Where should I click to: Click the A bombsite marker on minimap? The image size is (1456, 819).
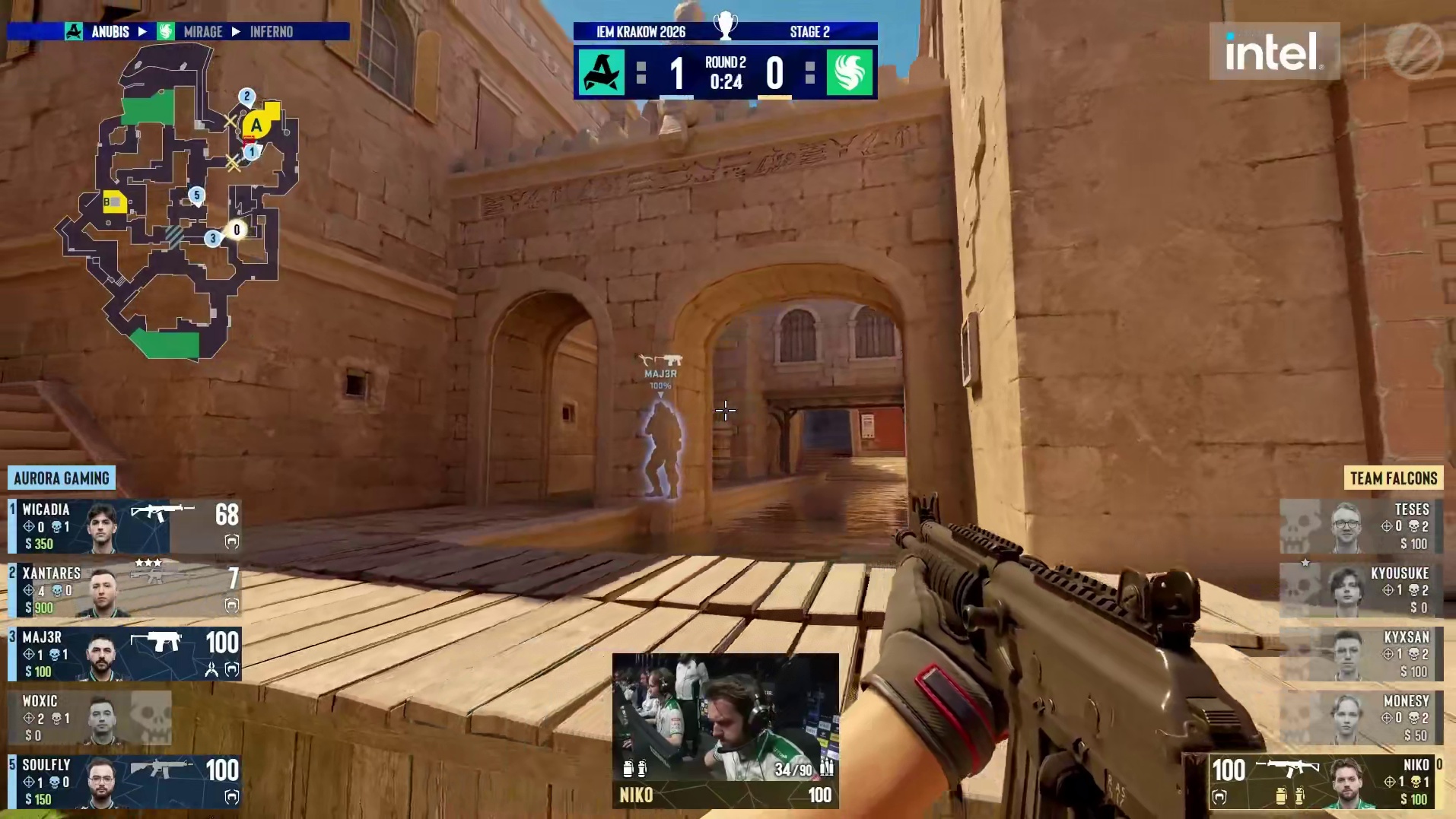coord(256,125)
